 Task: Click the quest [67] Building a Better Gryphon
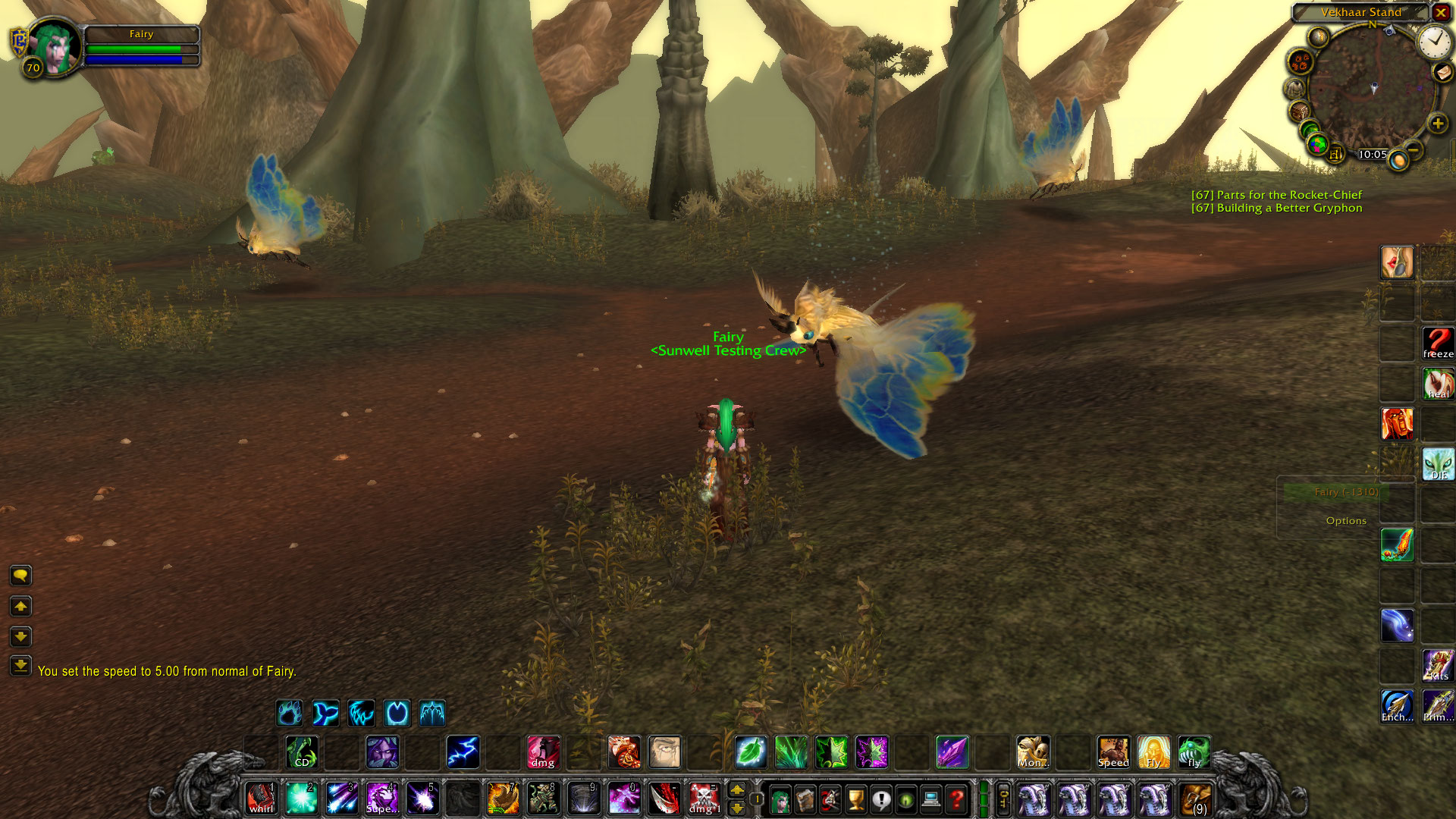pyautogui.click(x=1276, y=208)
